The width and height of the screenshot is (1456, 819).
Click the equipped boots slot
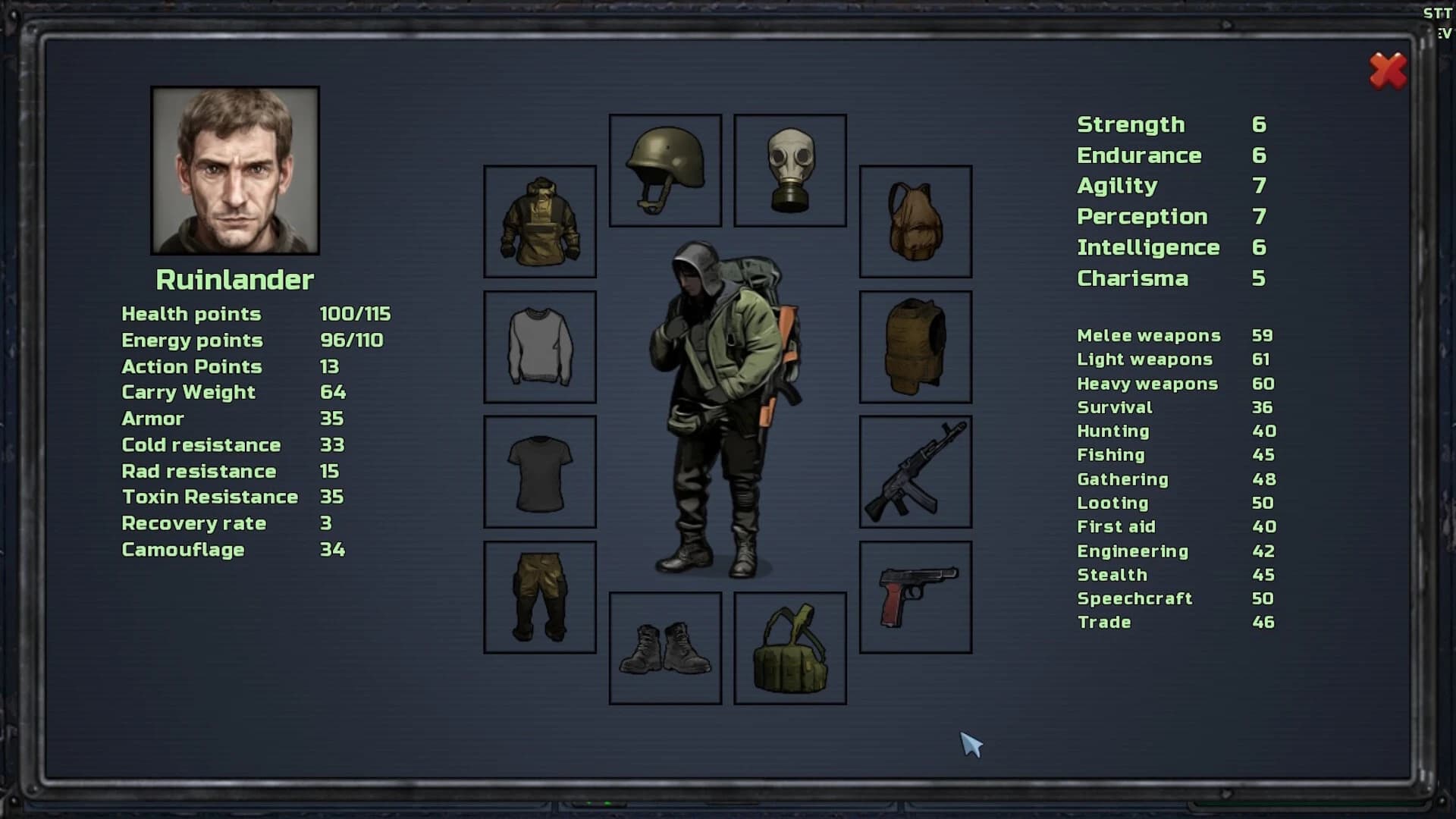(664, 648)
